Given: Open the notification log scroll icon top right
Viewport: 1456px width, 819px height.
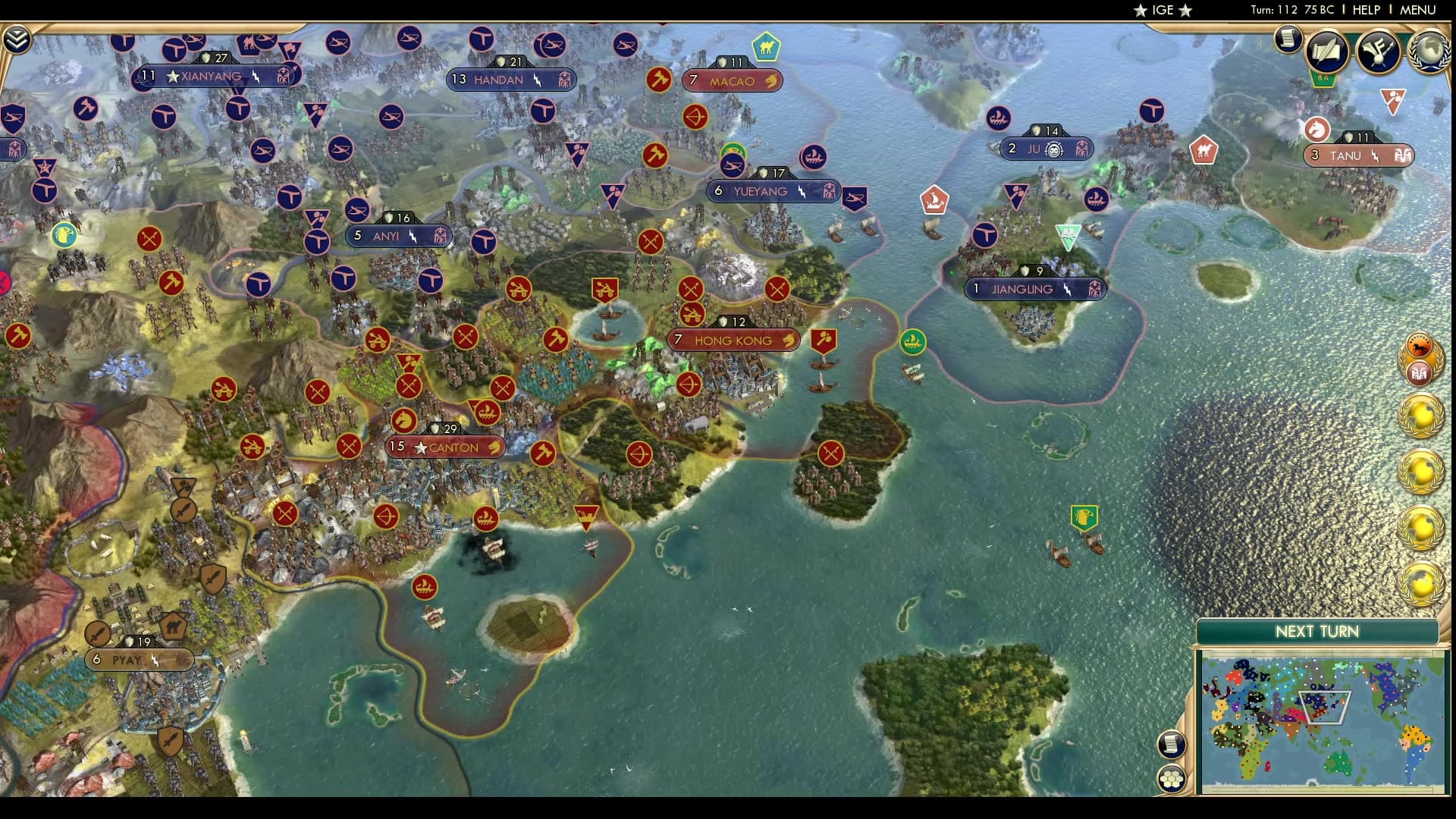Looking at the screenshot, I should (1287, 39).
